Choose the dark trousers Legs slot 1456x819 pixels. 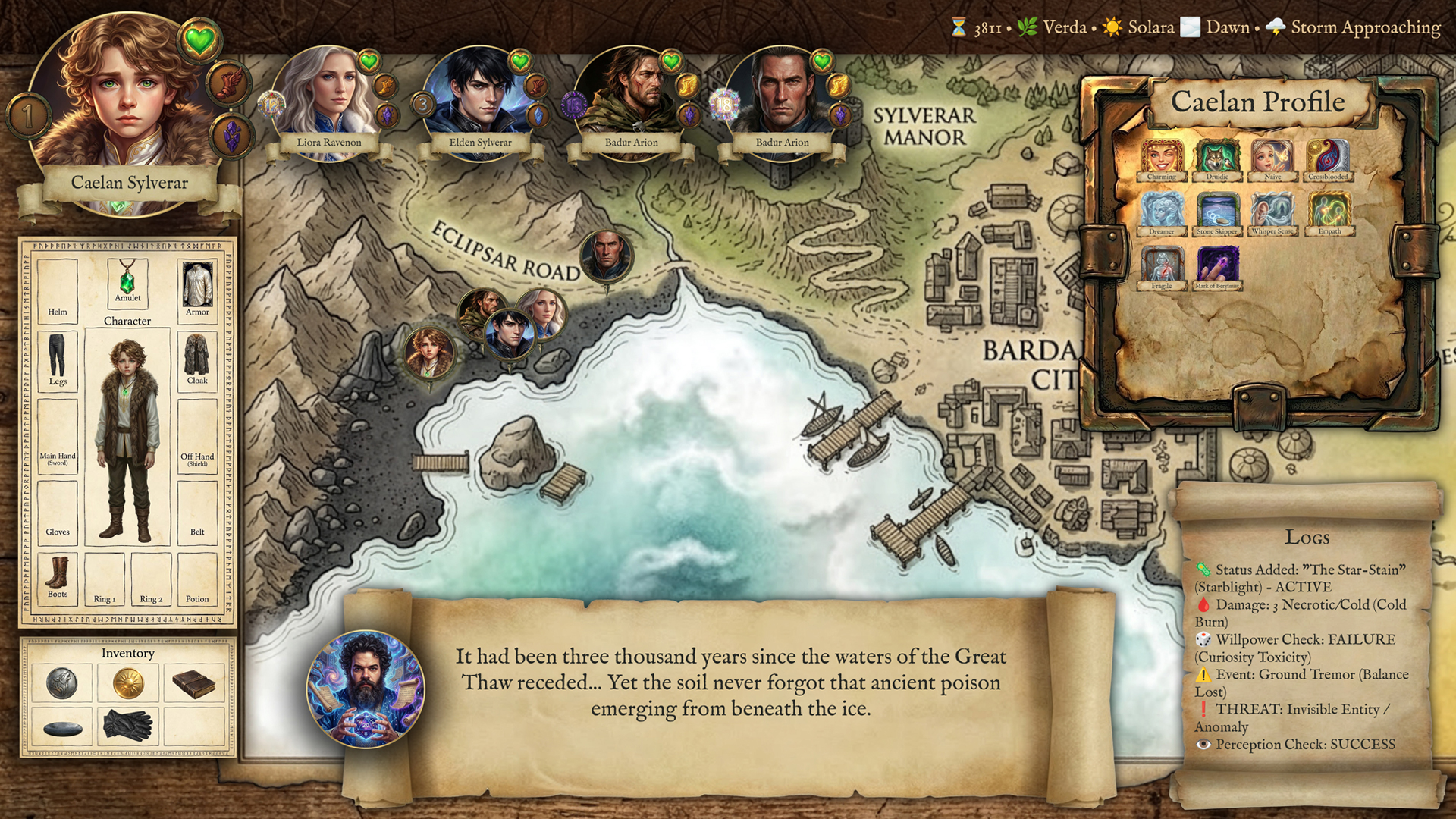[58, 356]
